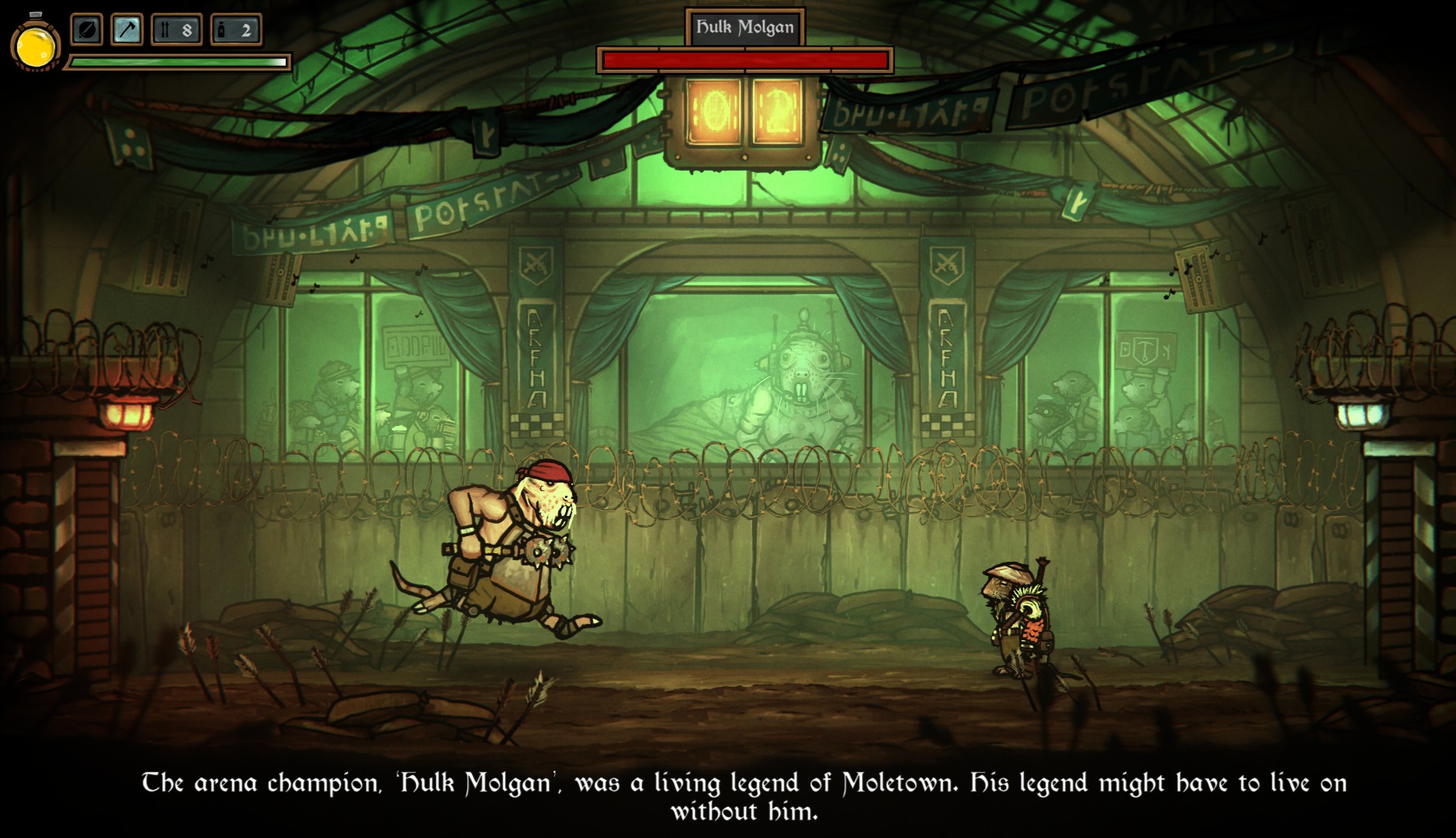Select the highlighted axe weapon slot
This screenshot has width=1456, height=838.
127,30
